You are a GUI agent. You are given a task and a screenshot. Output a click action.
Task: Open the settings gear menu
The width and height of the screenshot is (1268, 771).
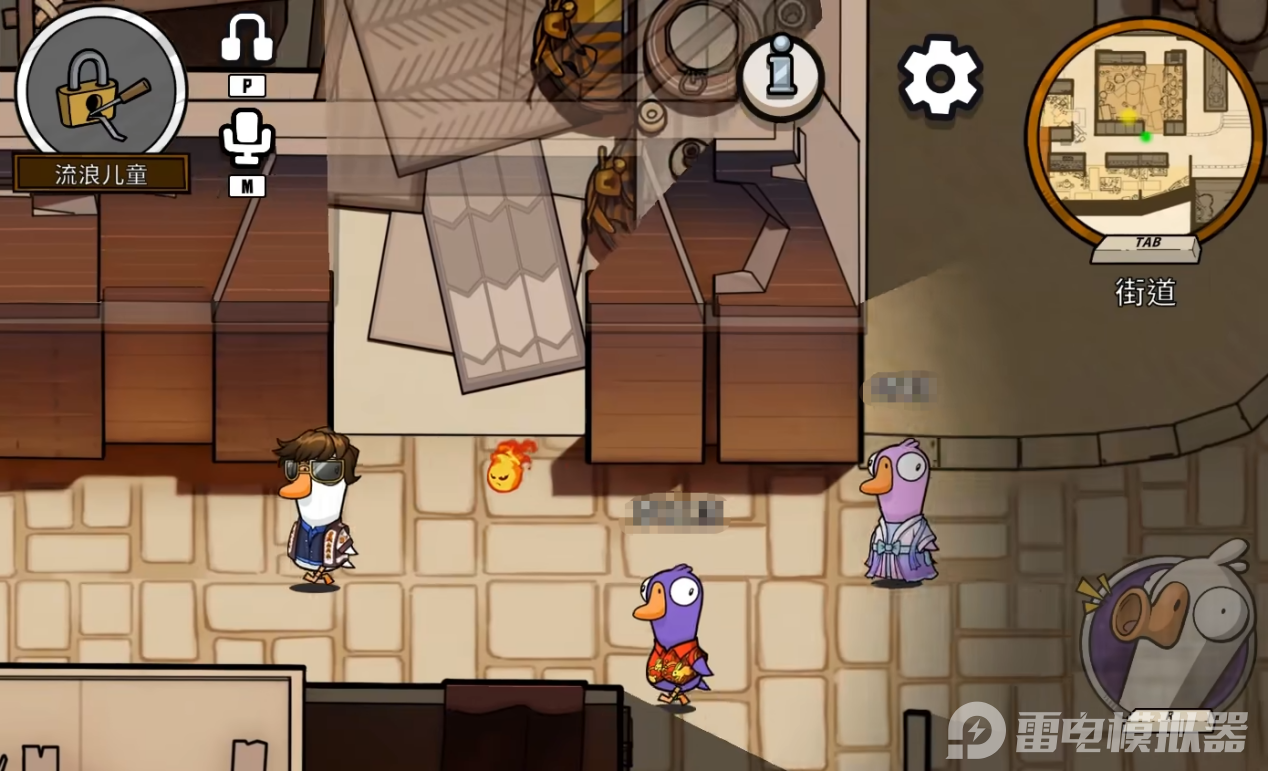[x=939, y=78]
